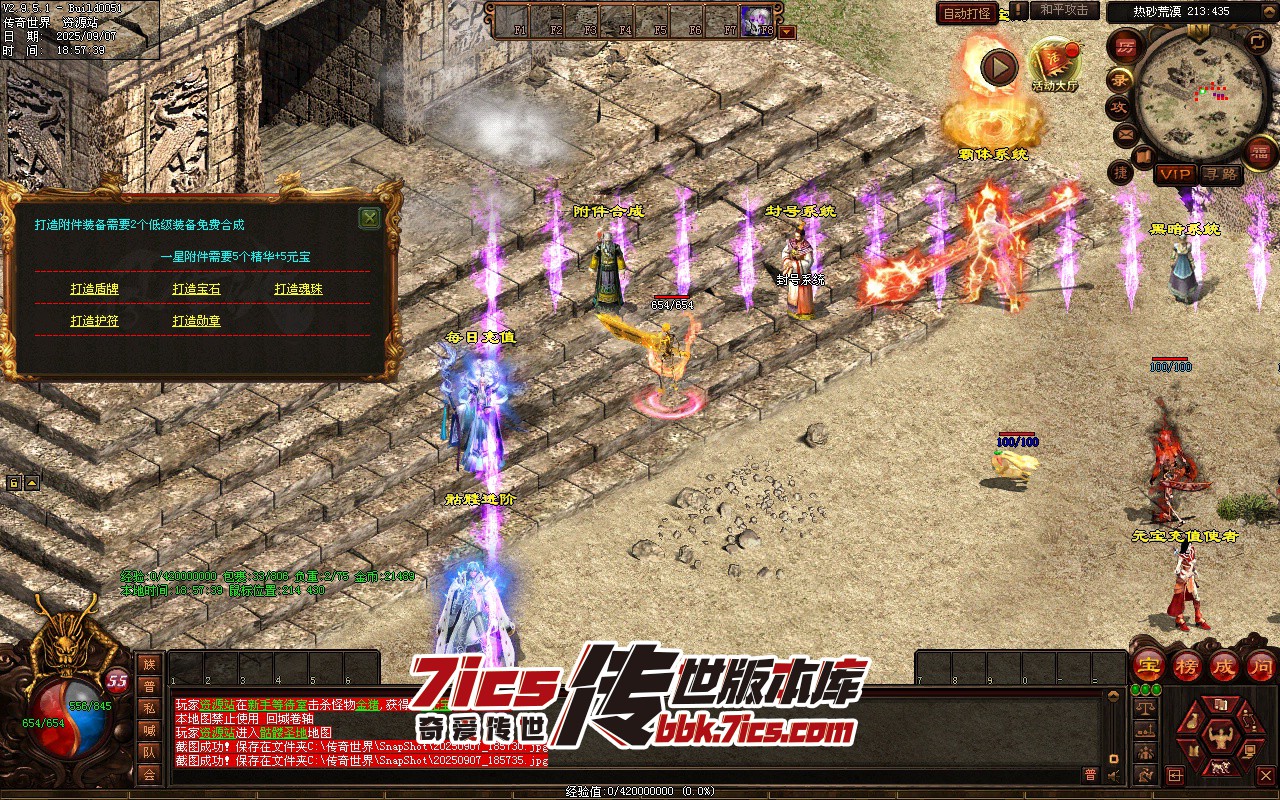Toggle the 自动打怪 auto-fight button
Viewport: 1280px width, 800px height.
967,13
